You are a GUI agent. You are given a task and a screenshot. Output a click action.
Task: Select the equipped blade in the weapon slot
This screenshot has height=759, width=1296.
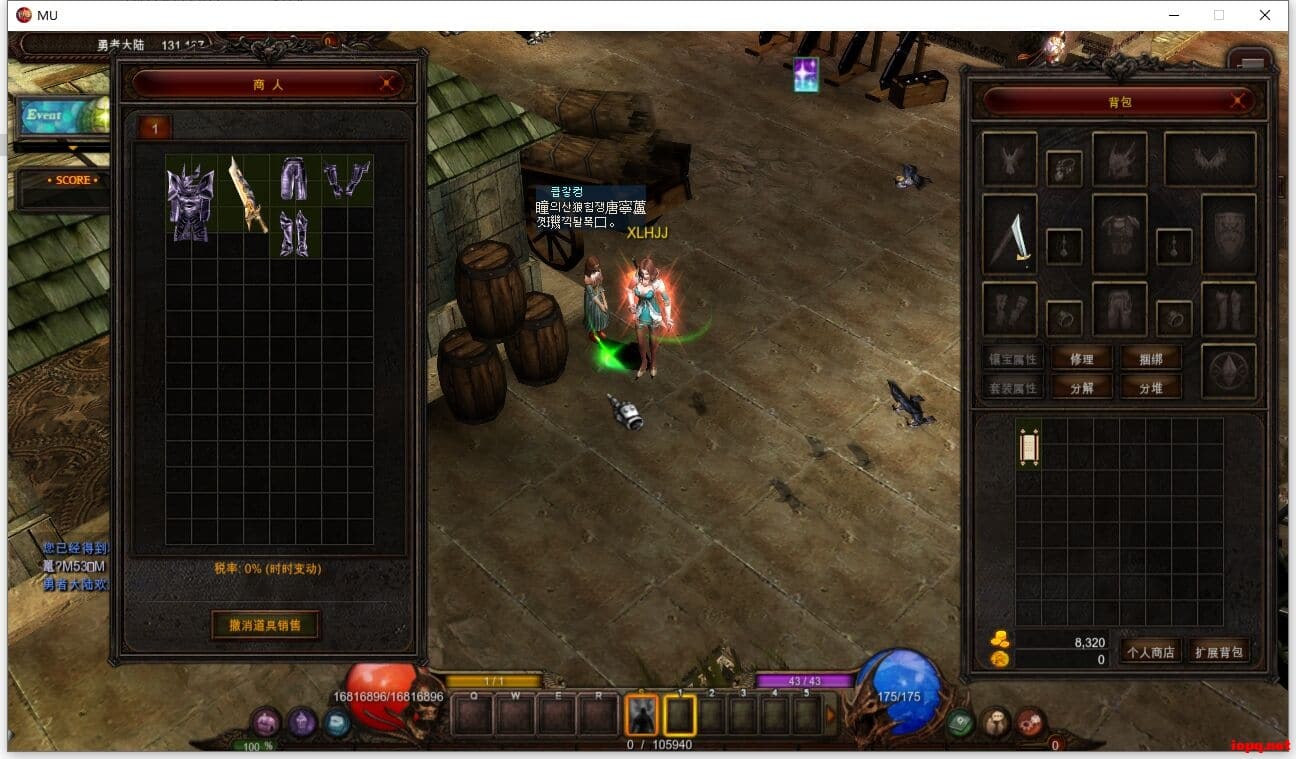click(x=1010, y=236)
